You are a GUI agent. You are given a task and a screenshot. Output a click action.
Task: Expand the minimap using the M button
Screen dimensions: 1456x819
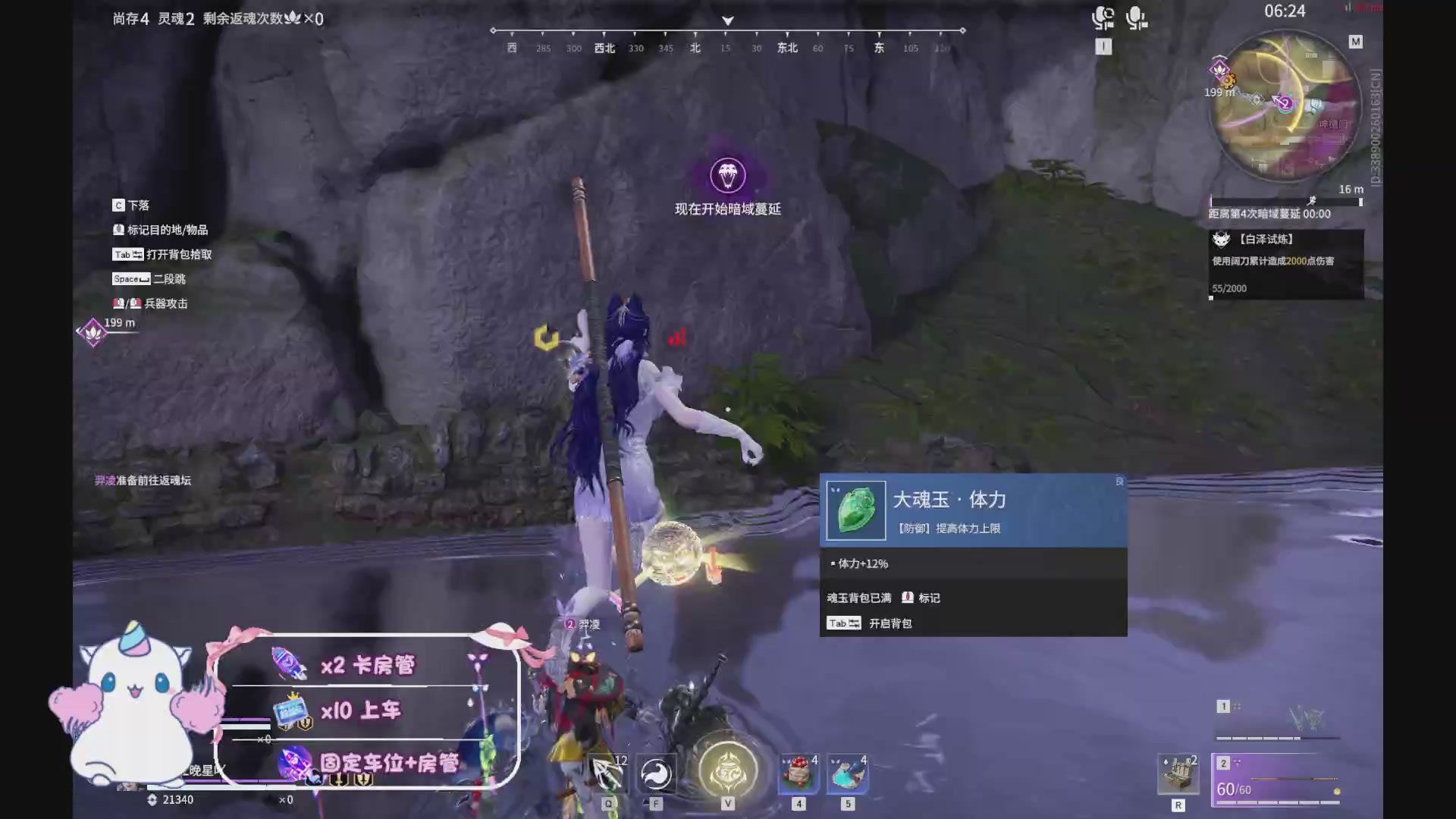[1356, 42]
